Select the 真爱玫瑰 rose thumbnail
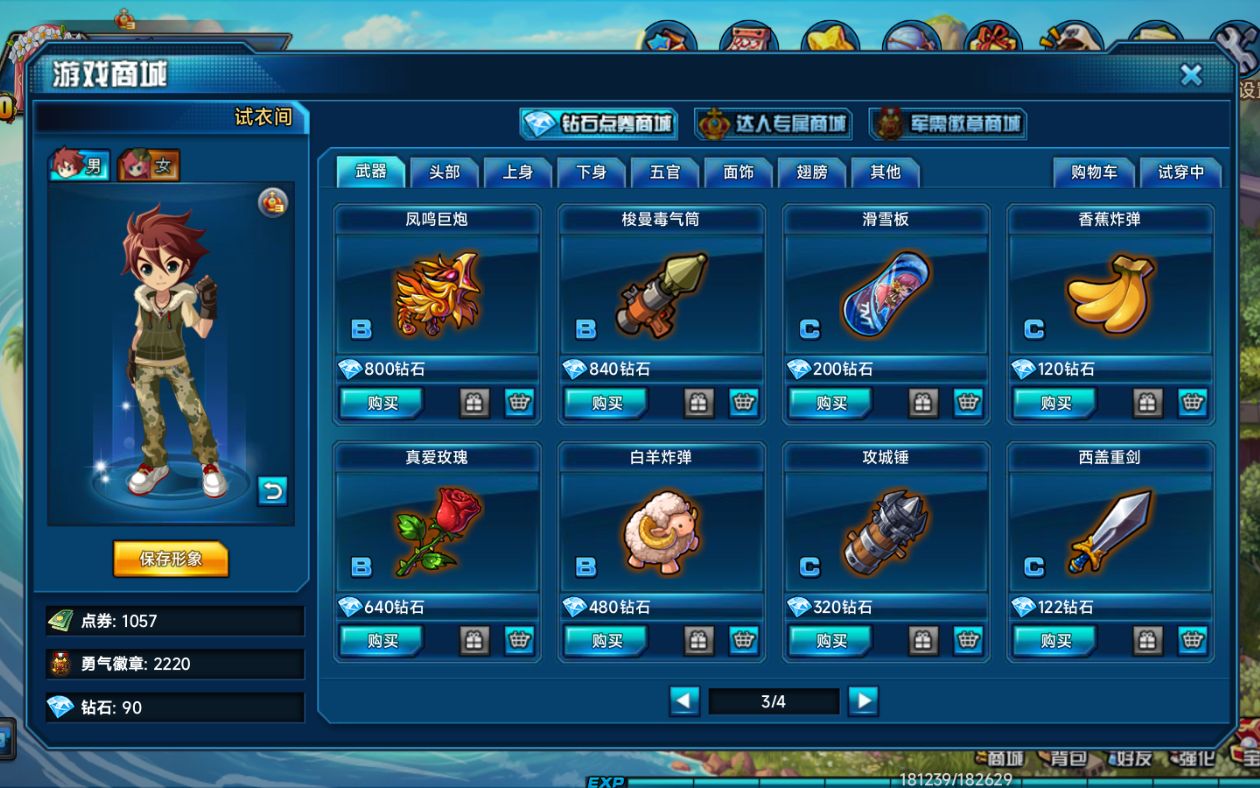 point(438,530)
